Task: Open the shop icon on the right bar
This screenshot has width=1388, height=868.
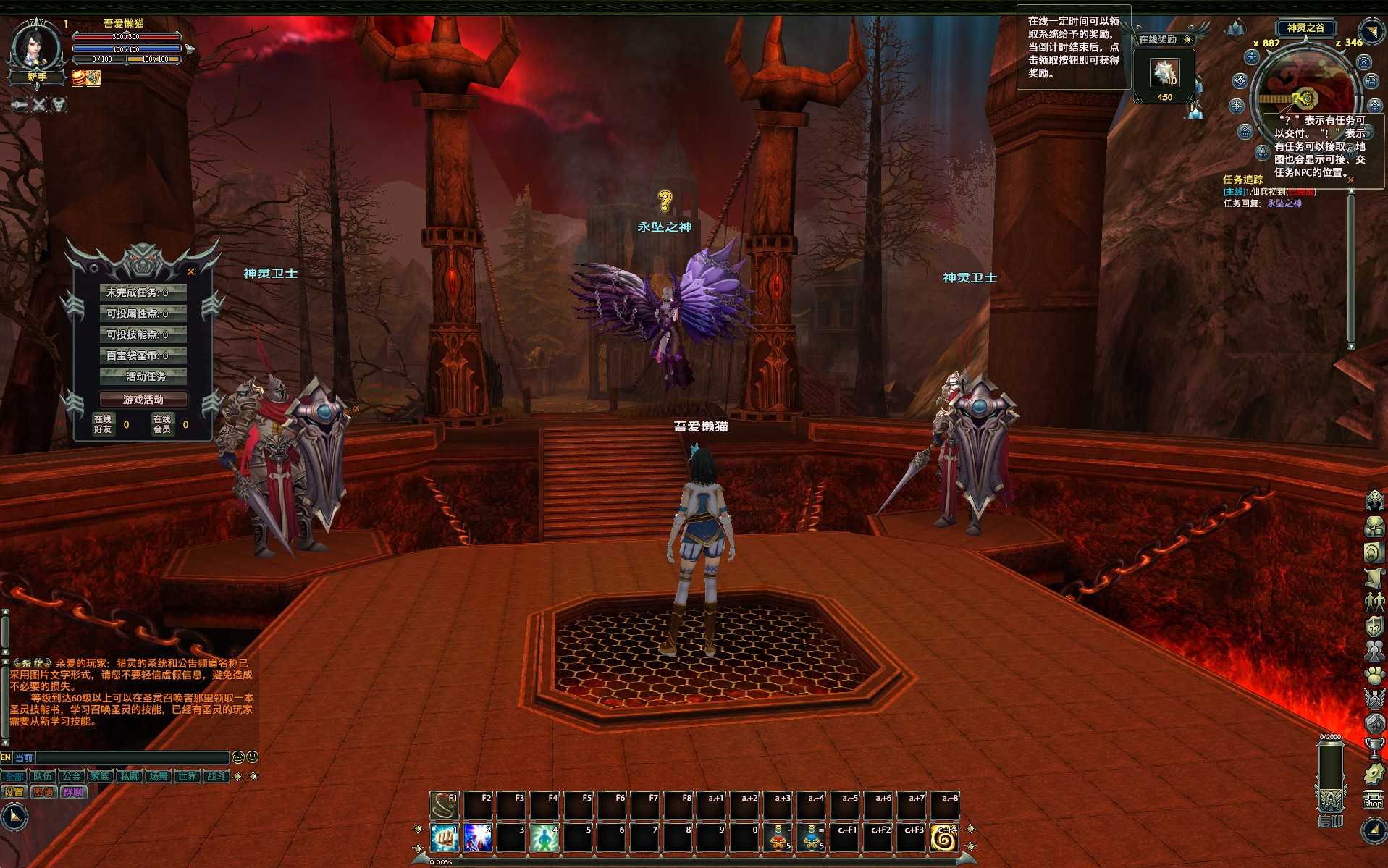Action: (1374, 799)
